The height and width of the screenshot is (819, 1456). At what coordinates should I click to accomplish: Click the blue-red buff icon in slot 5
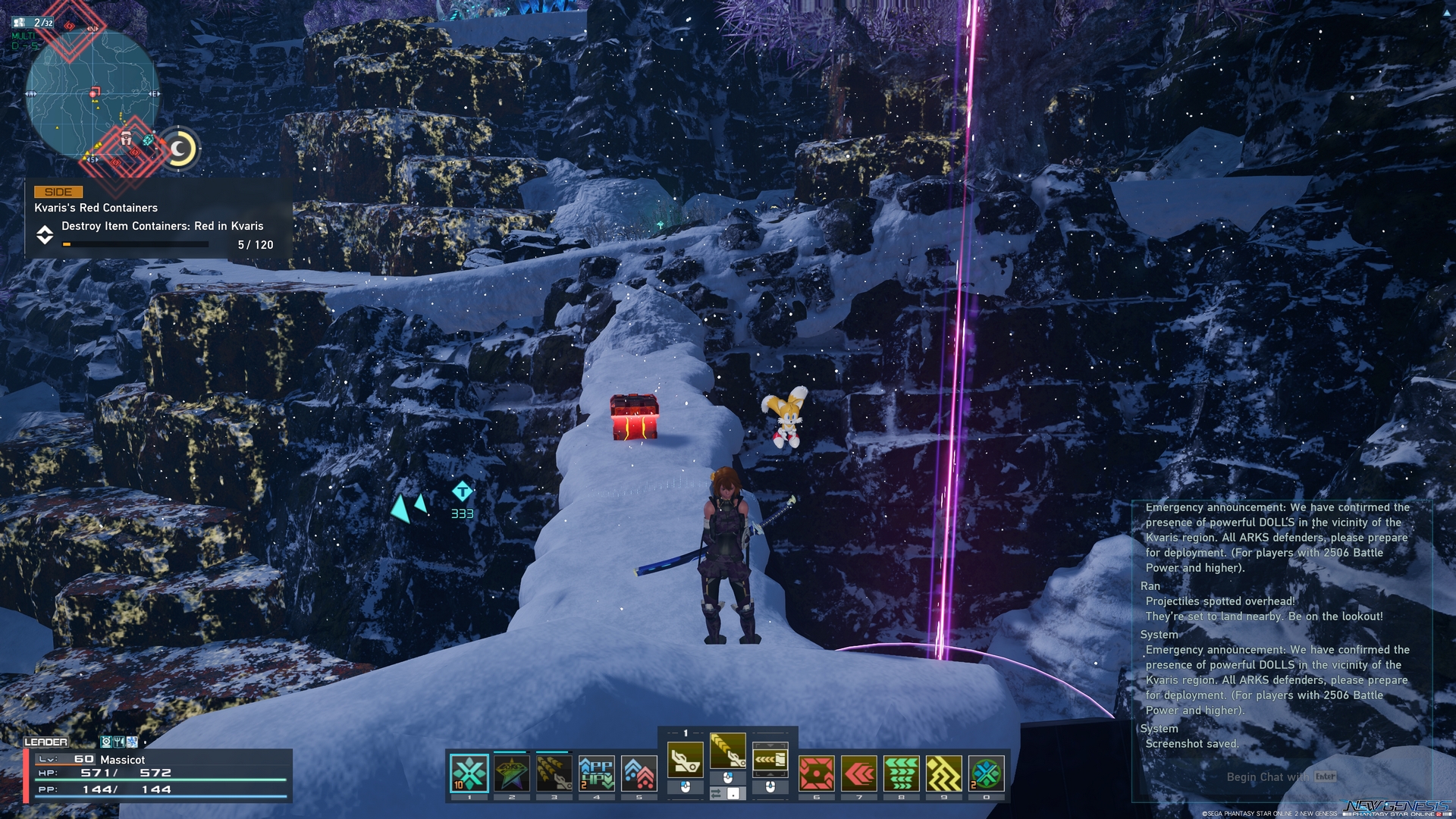pyautogui.click(x=639, y=771)
